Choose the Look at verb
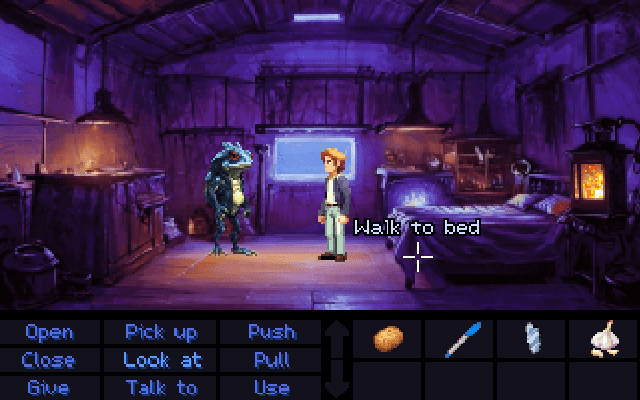The width and height of the screenshot is (640, 400). 162,360
